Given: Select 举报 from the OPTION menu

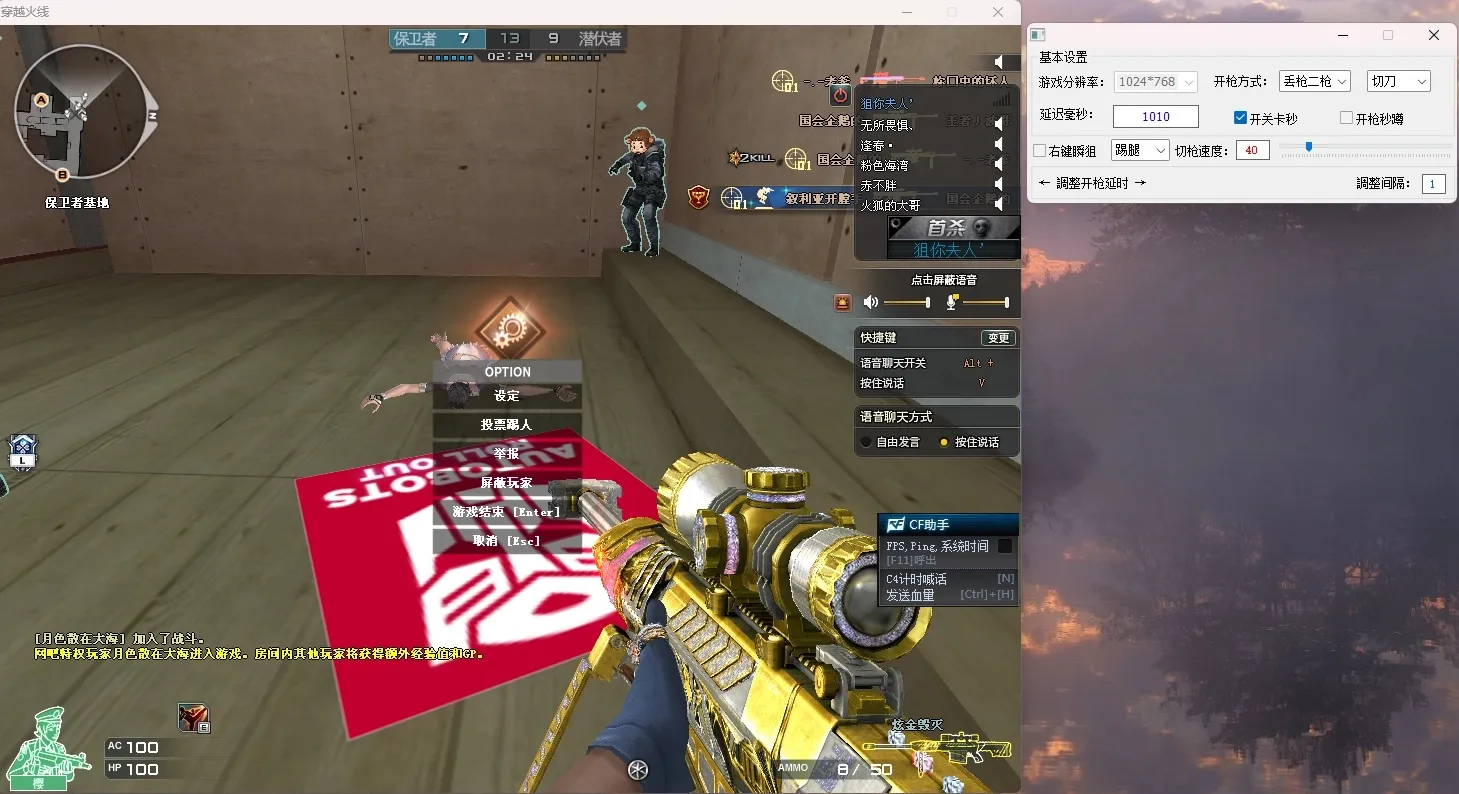Looking at the screenshot, I should coord(507,454).
